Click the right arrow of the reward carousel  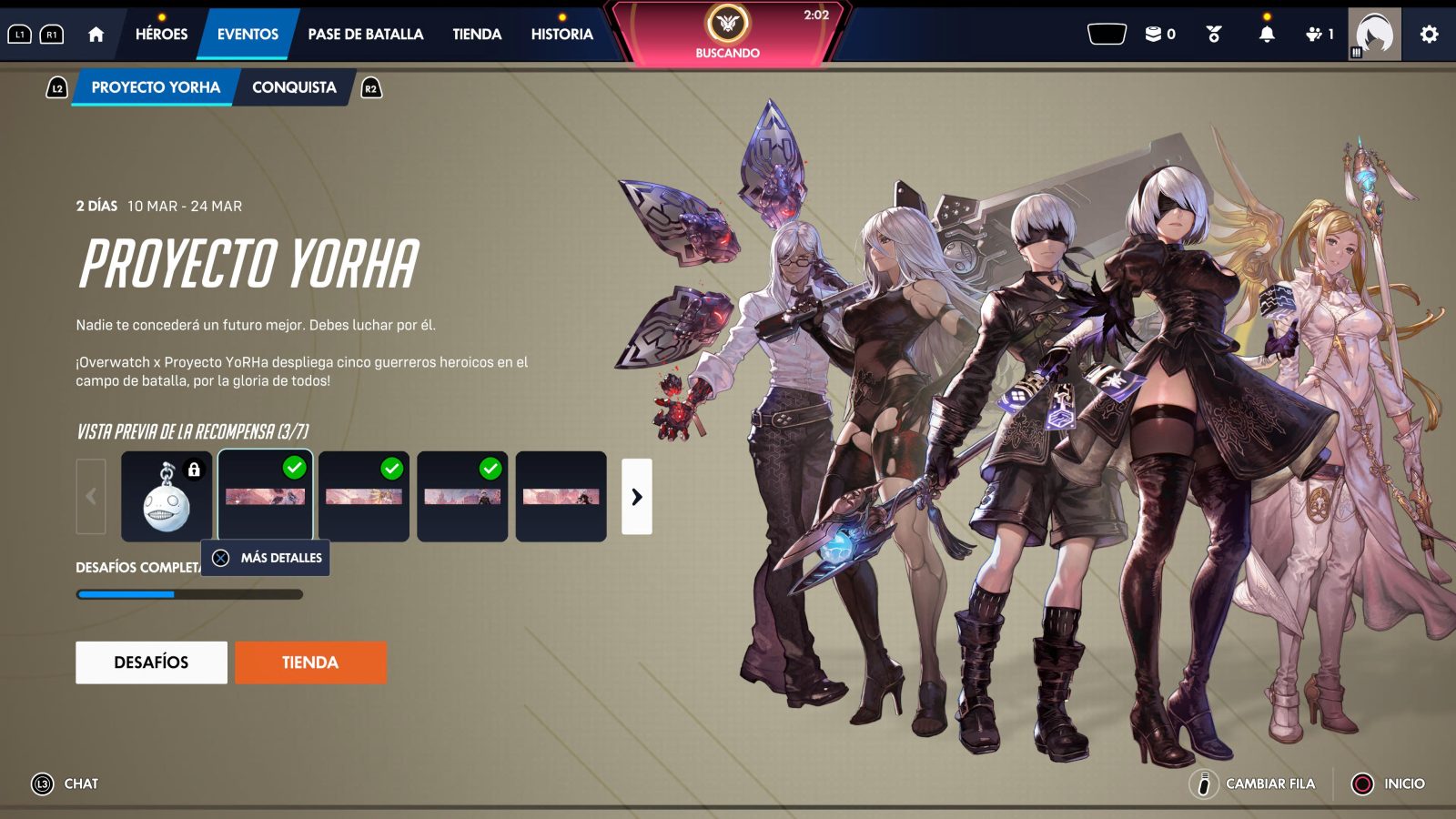click(x=637, y=497)
